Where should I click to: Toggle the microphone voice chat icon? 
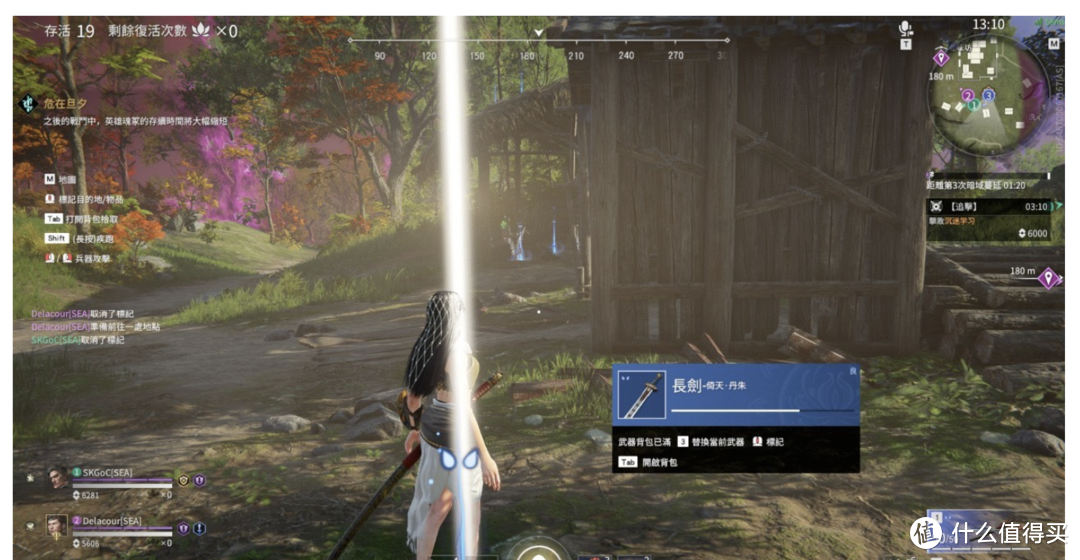[906, 29]
